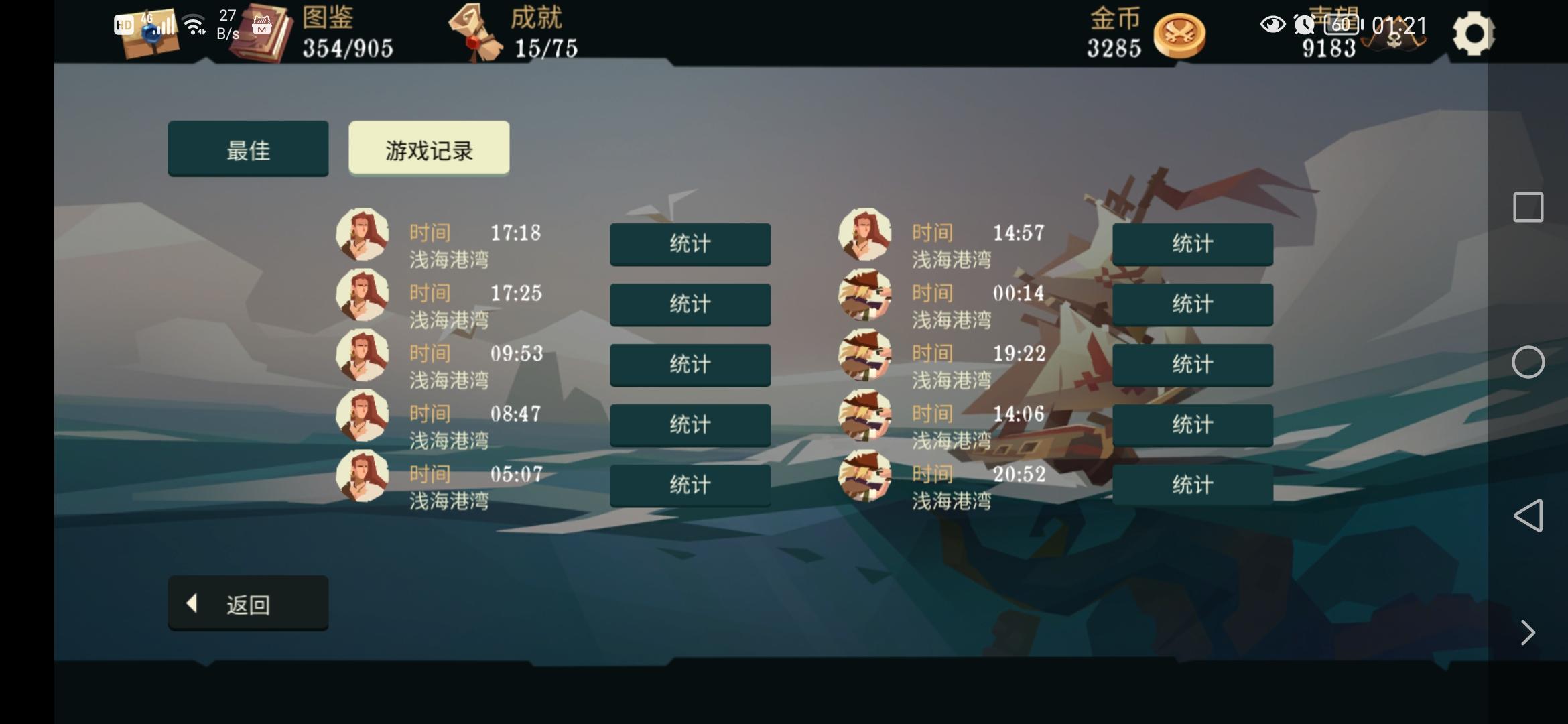Open the settings gear in the top corner
The width and height of the screenshot is (1568, 724).
pos(1474,32)
